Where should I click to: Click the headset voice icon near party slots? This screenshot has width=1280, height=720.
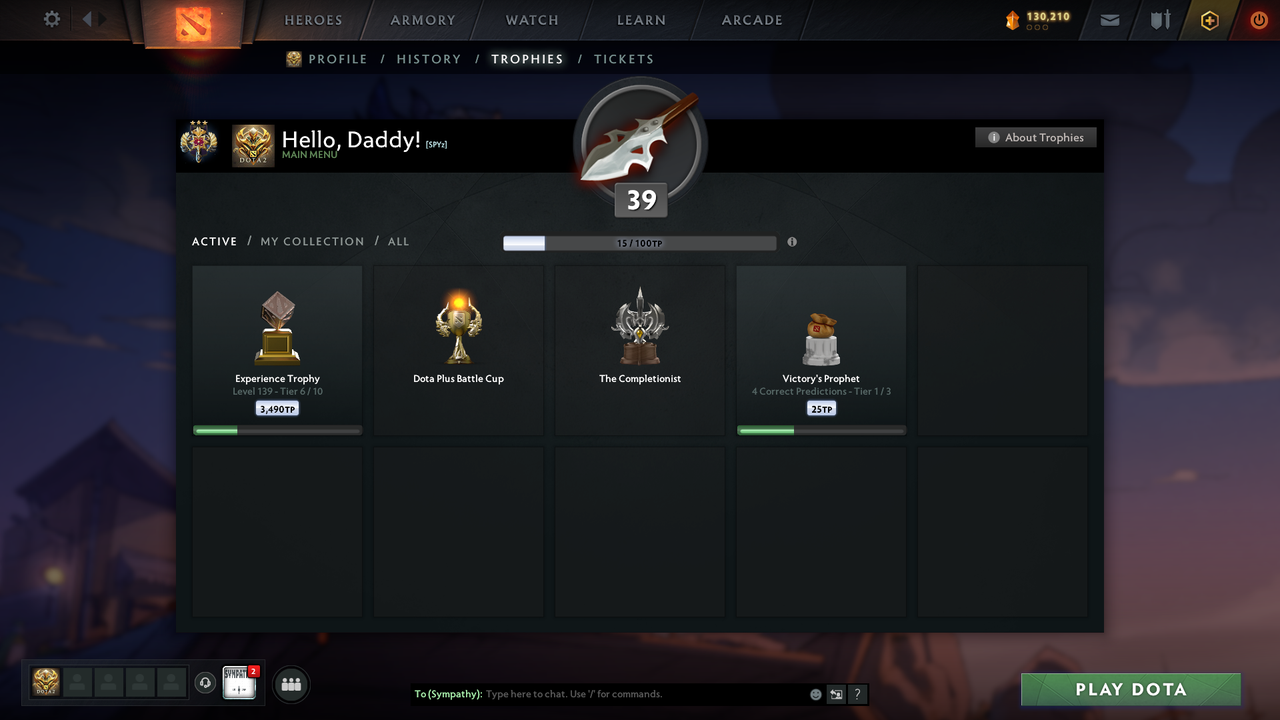pyautogui.click(x=207, y=682)
